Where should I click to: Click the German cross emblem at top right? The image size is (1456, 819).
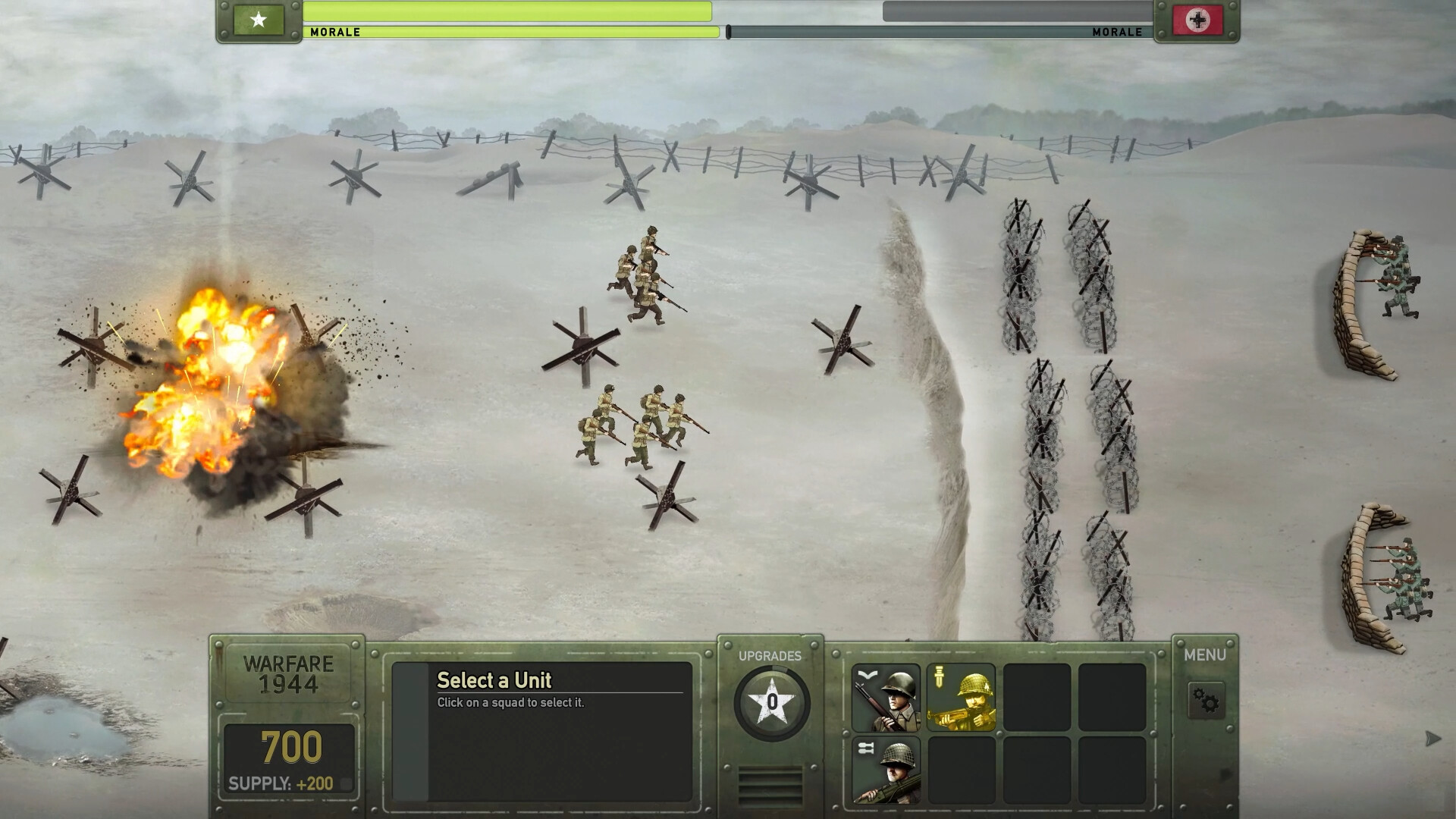1197,18
